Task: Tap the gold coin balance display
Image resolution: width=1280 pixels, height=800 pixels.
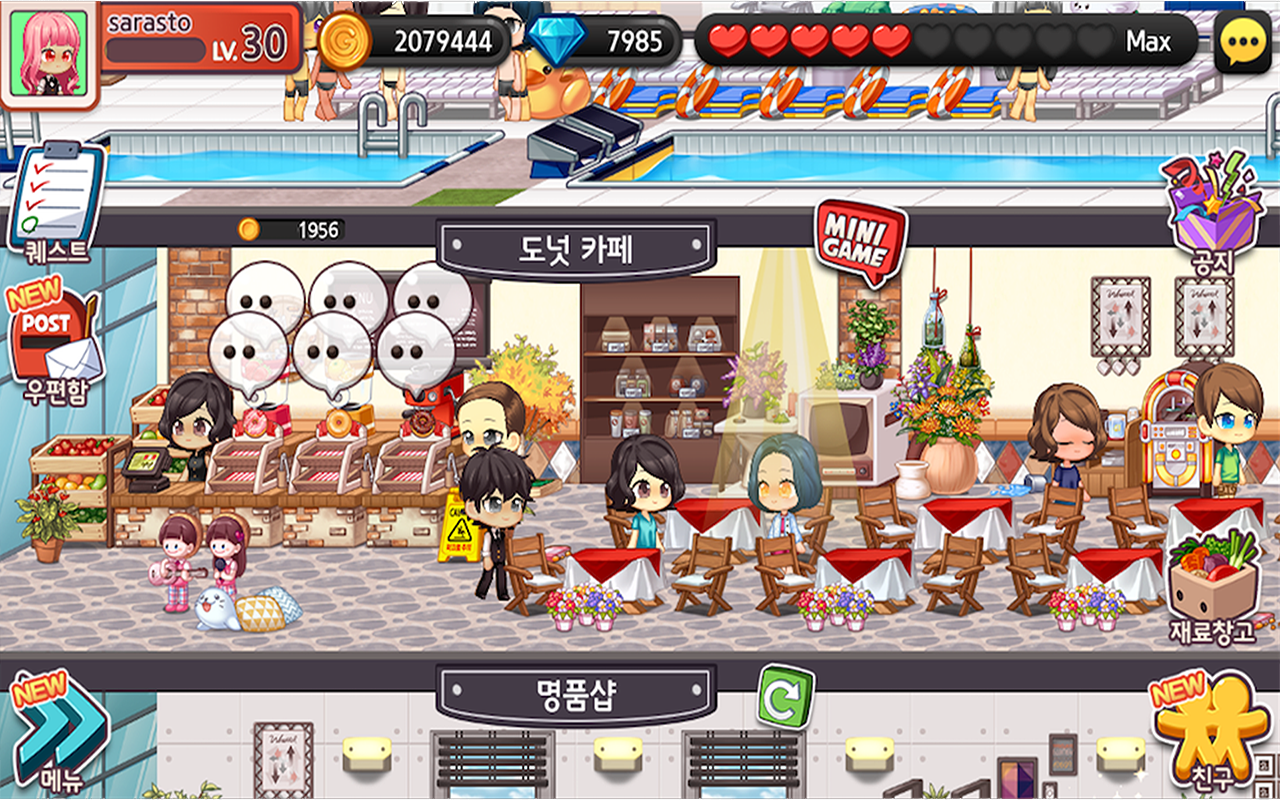Action: tap(420, 40)
